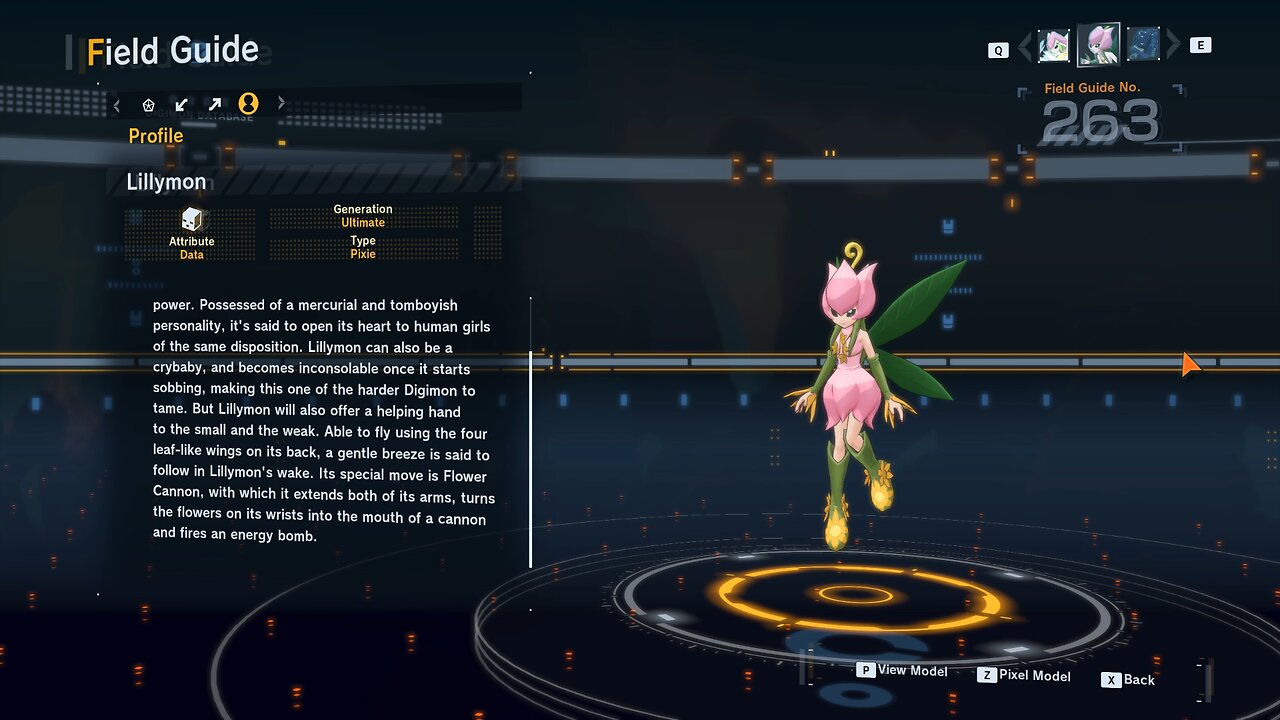Click the profile description scrollbar
This screenshot has height=720, width=1280.
coord(531,432)
